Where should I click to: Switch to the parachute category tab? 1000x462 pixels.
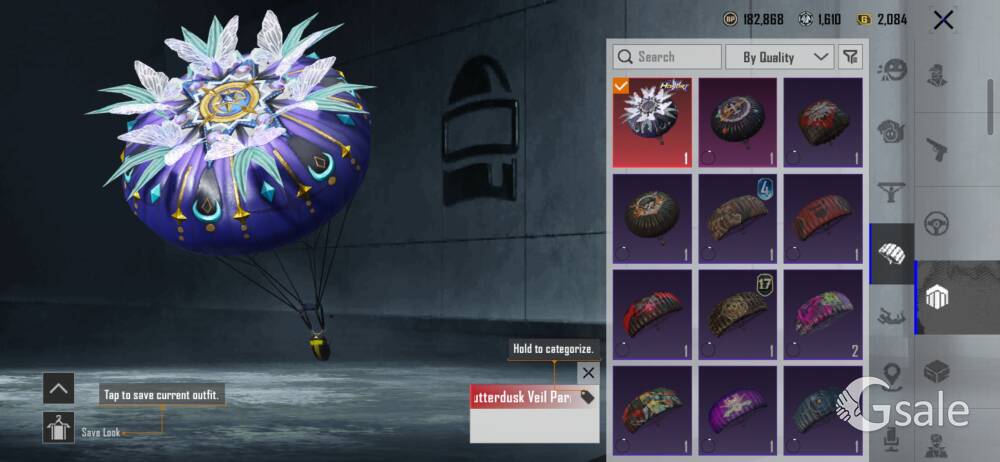click(891, 254)
